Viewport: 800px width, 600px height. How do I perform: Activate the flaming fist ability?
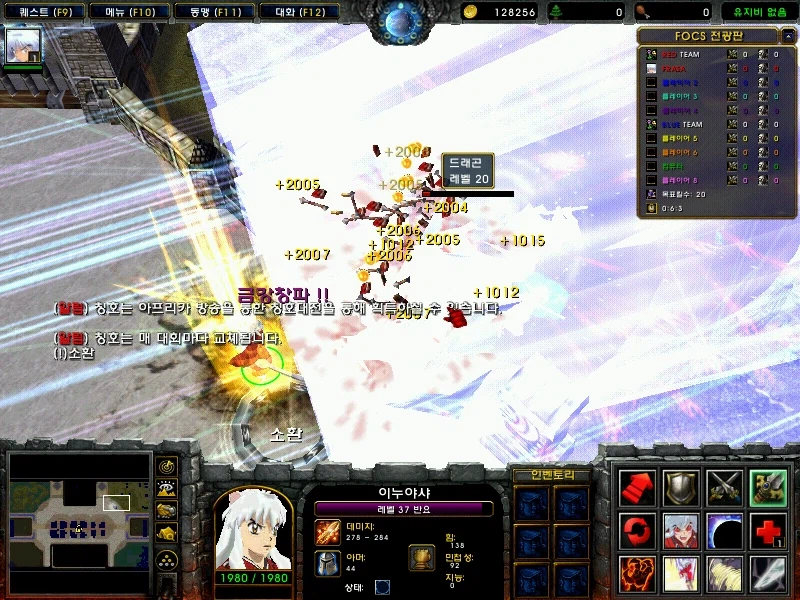[x=637, y=574]
